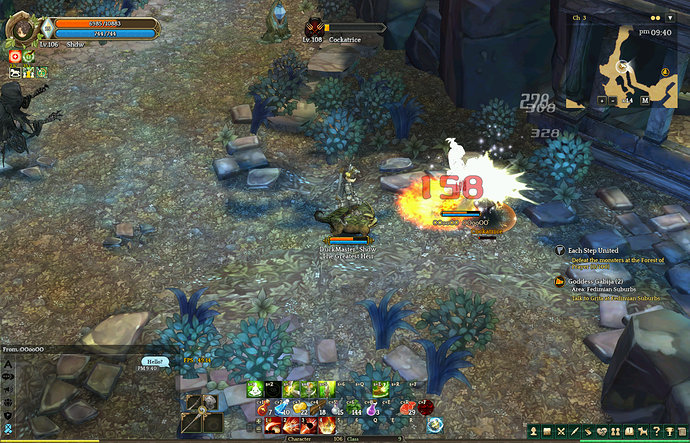The width and height of the screenshot is (690, 443).
Task: Select the red cross buff icon
Action: 16,57
